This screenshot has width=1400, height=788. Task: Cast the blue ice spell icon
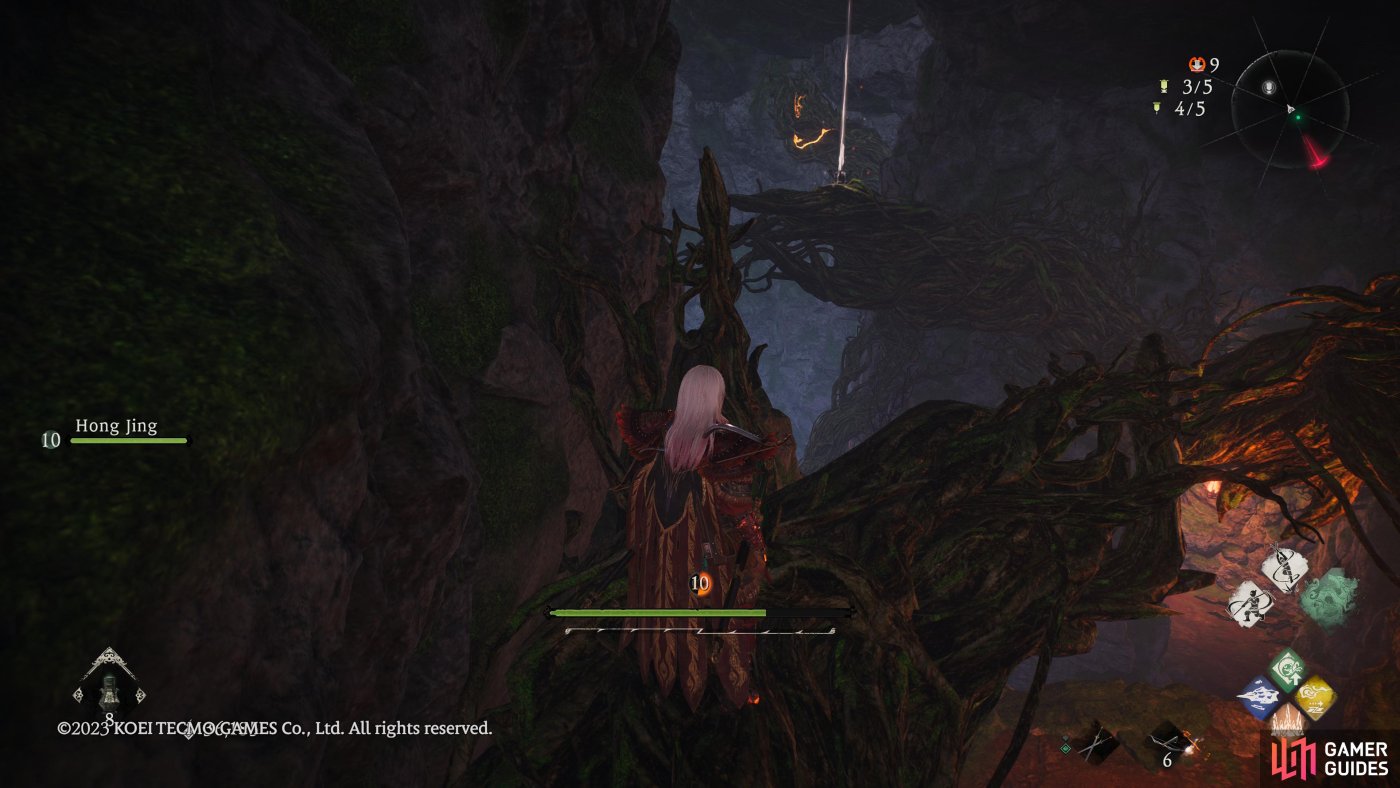pos(1257,697)
